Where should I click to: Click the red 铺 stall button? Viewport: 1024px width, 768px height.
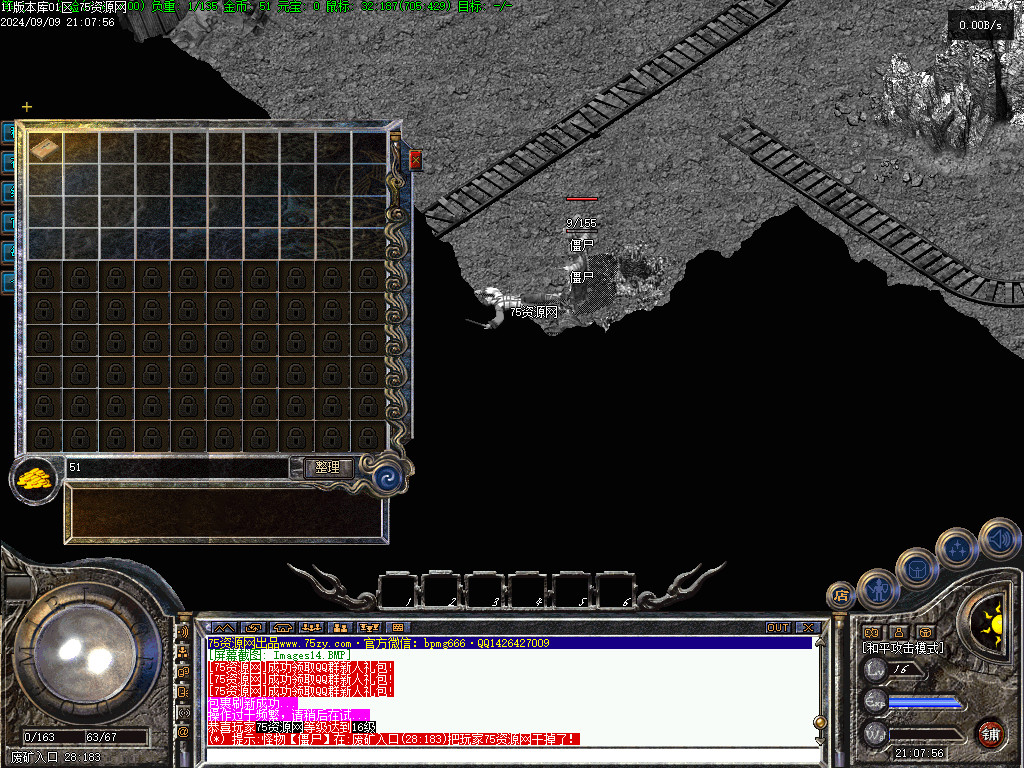coord(991,733)
